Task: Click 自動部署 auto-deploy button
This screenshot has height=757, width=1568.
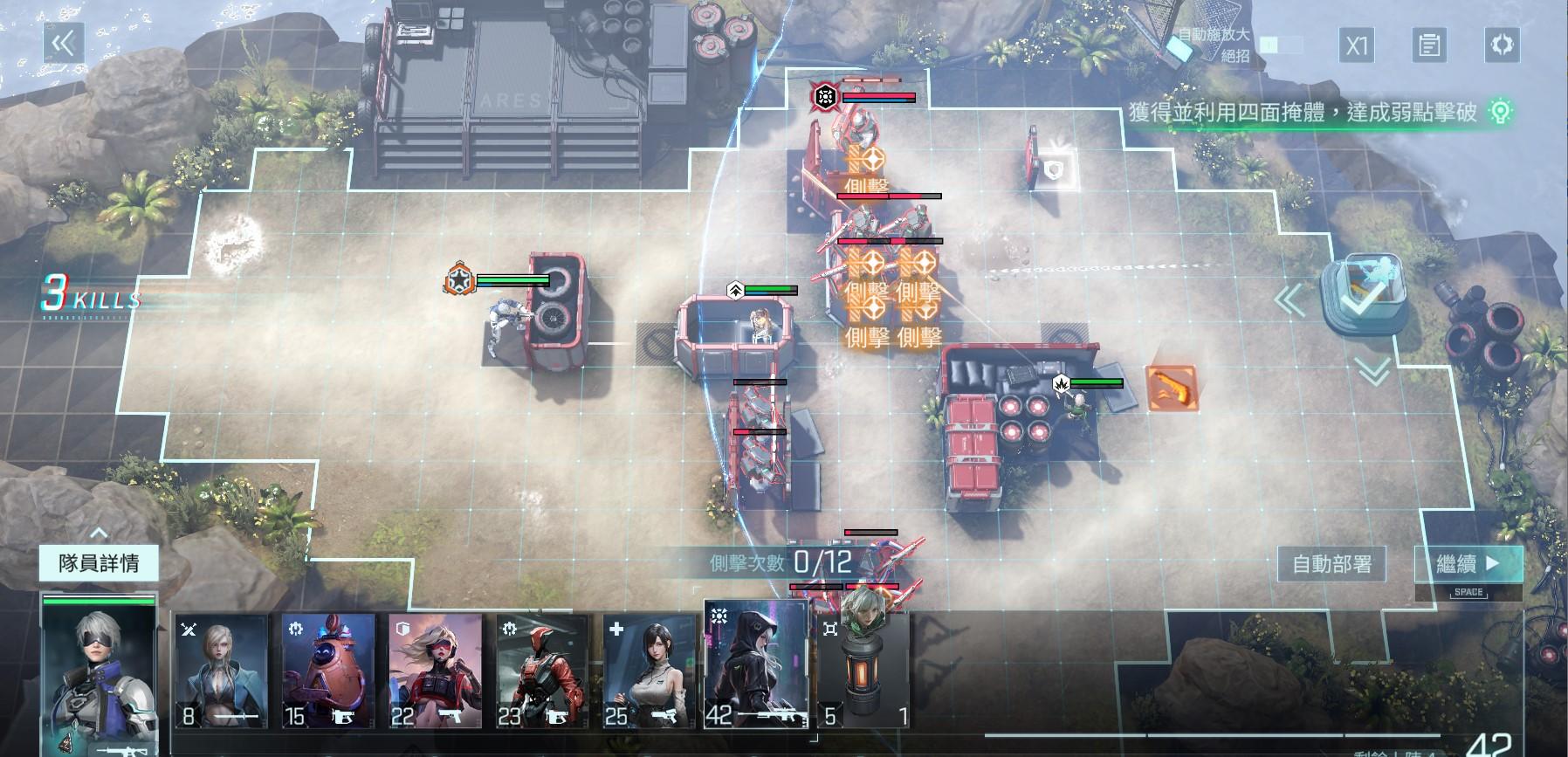Action: pyautogui.click(x=1331, y=564)
